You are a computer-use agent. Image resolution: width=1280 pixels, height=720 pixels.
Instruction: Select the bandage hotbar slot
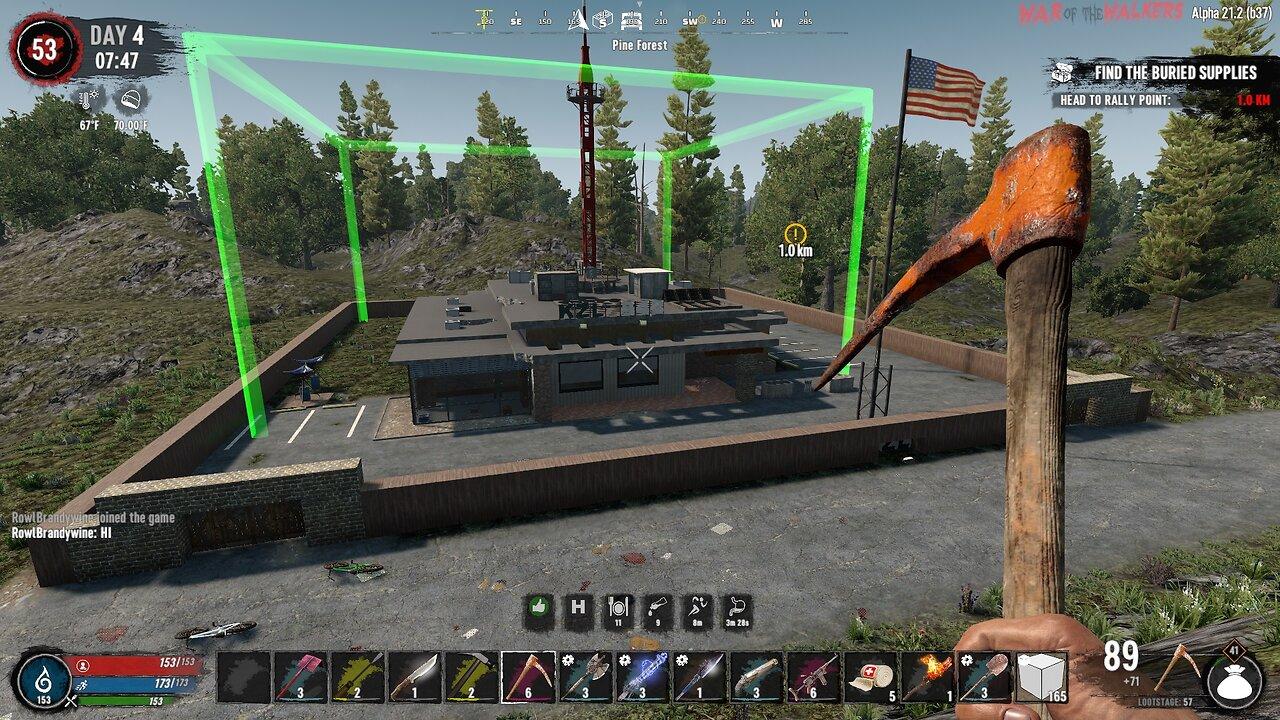pos(871,676)
